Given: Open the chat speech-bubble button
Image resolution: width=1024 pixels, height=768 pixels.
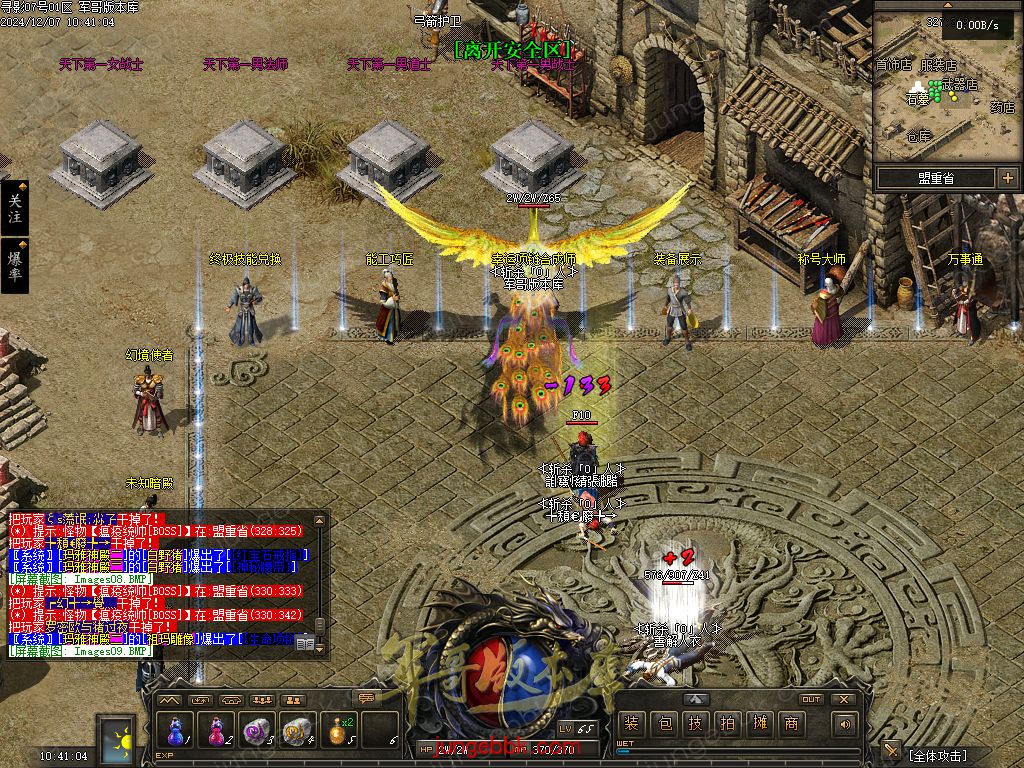Looking at the screenshot, I should pyautogui.click(x=366, y=699).
